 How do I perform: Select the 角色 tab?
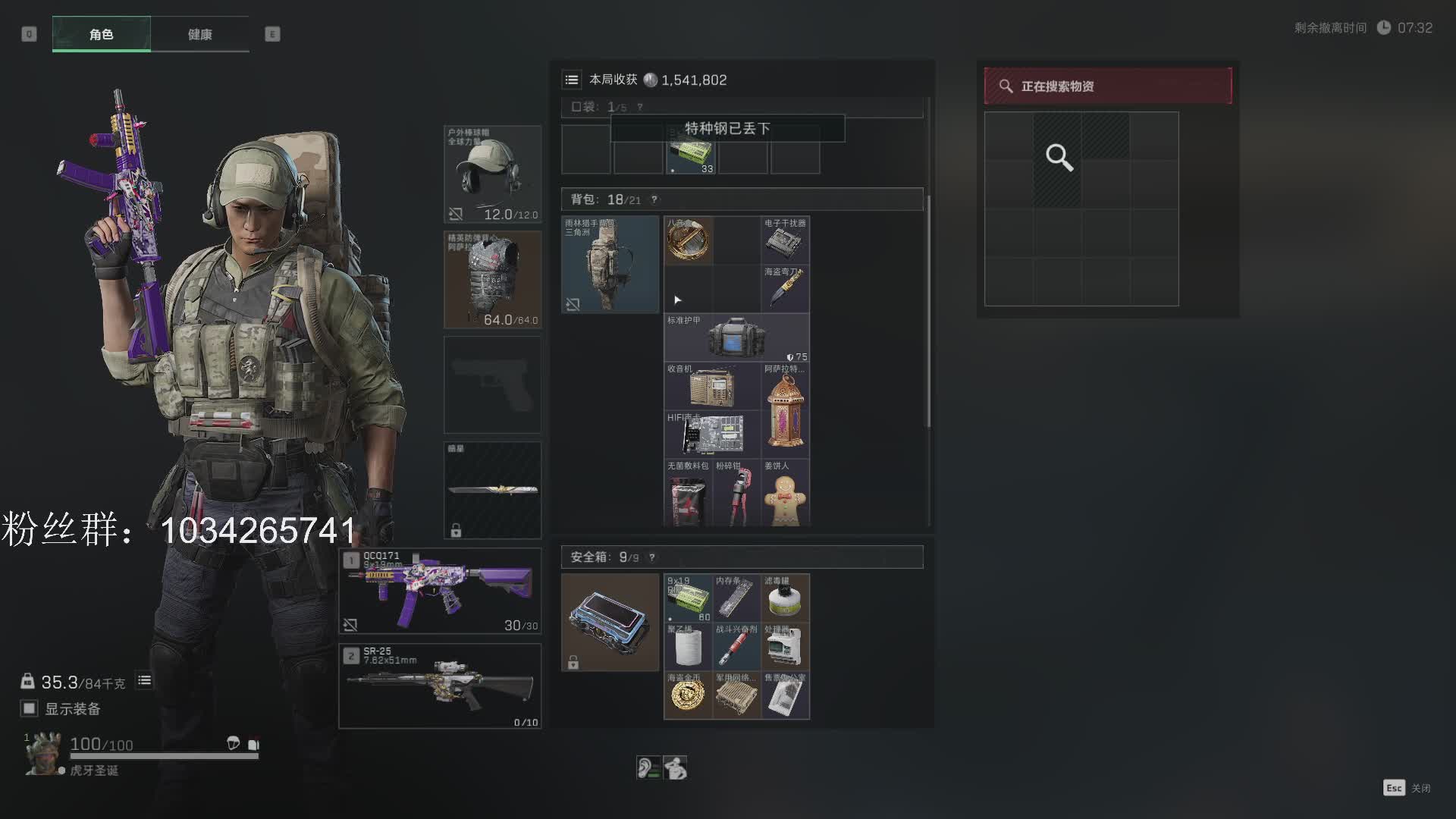[101, 34]
